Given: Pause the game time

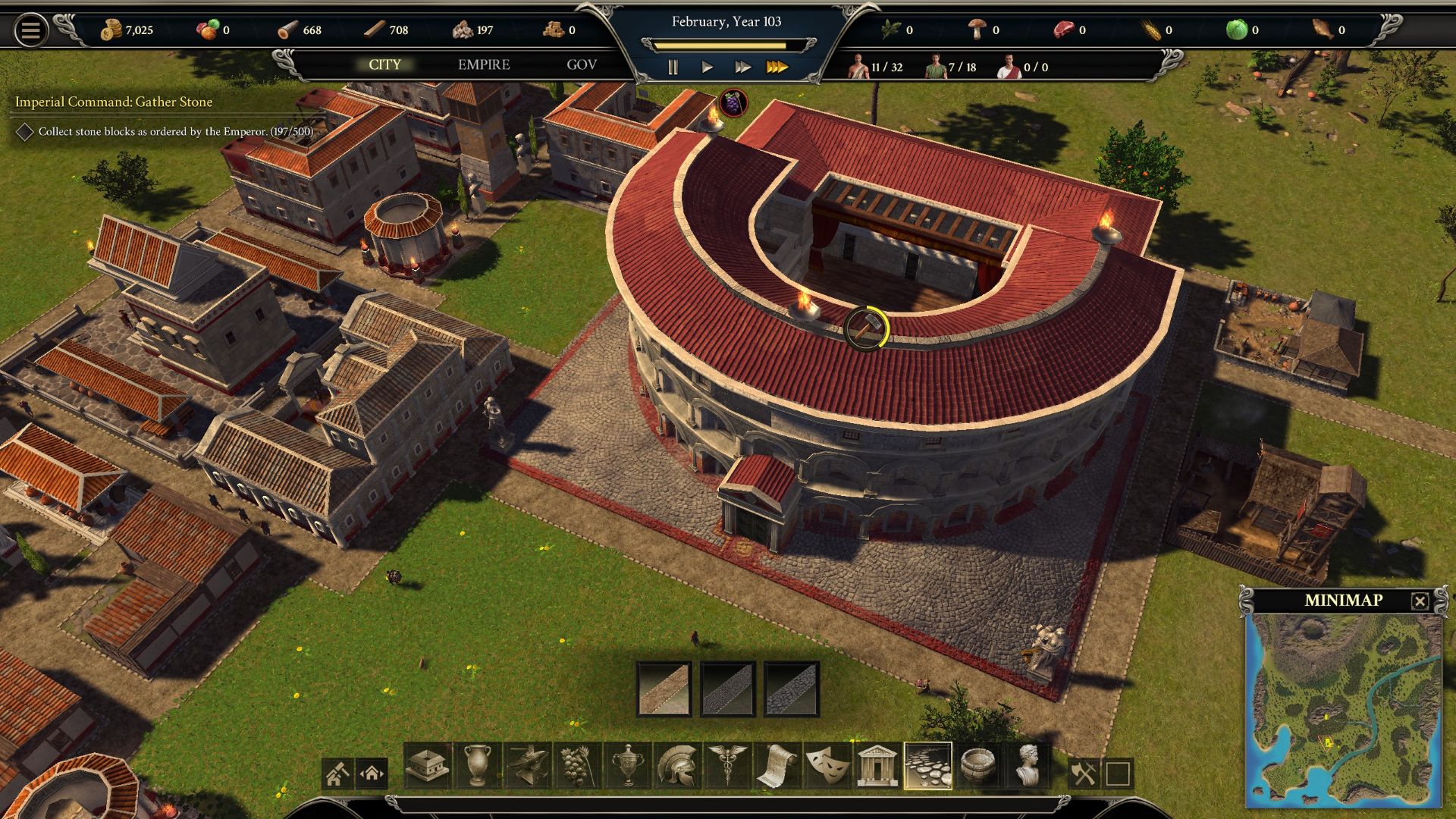Looking at the screenshot, I should point(673,67).
